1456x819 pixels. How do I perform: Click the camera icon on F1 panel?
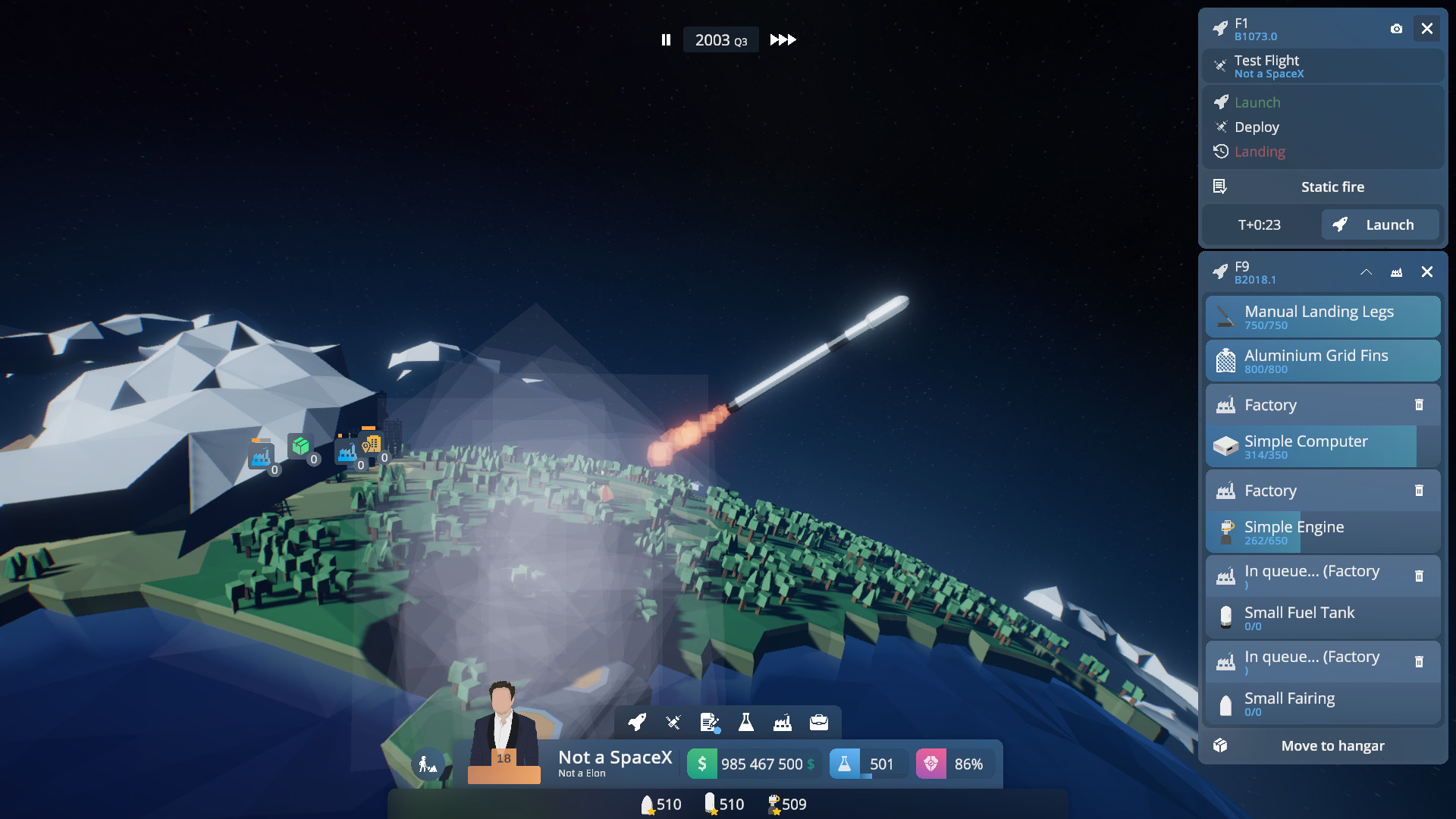pos(1396,29)
